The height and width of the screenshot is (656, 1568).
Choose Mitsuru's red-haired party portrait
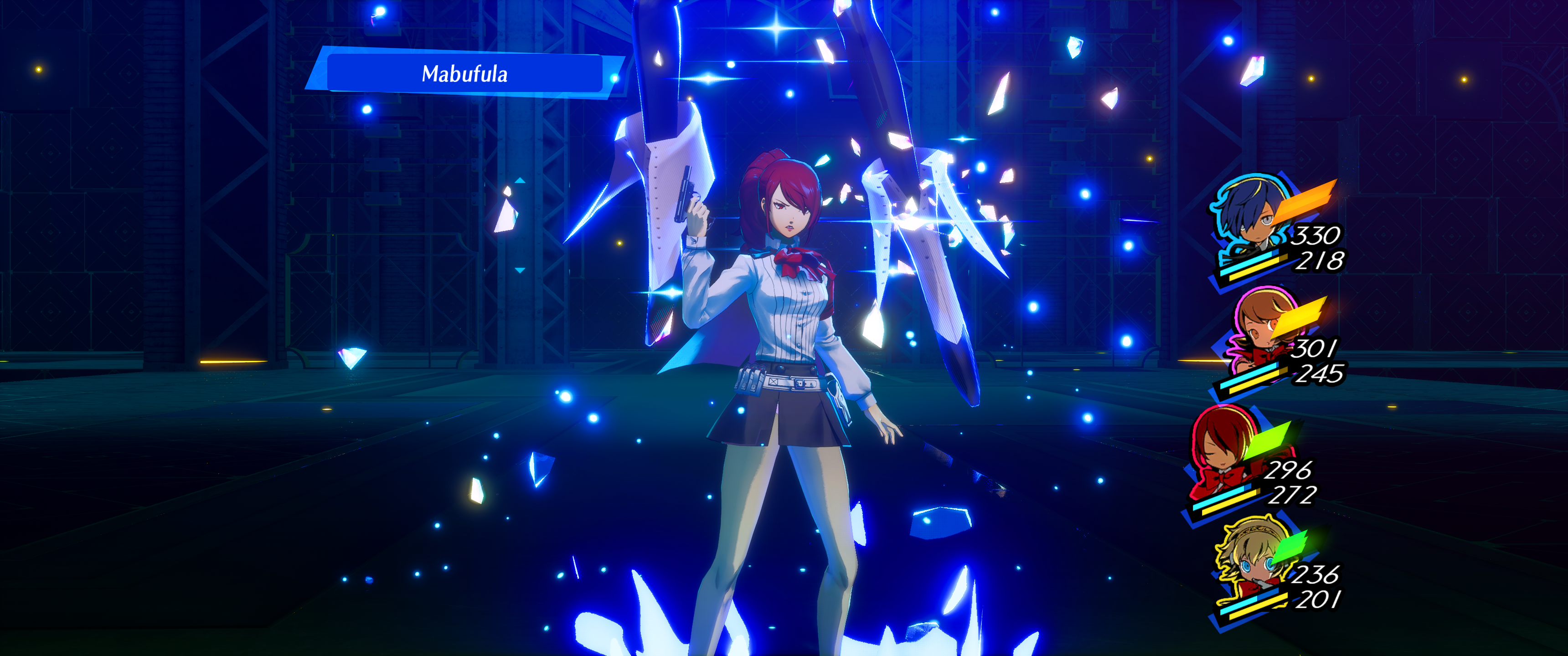coord(1221,447)
